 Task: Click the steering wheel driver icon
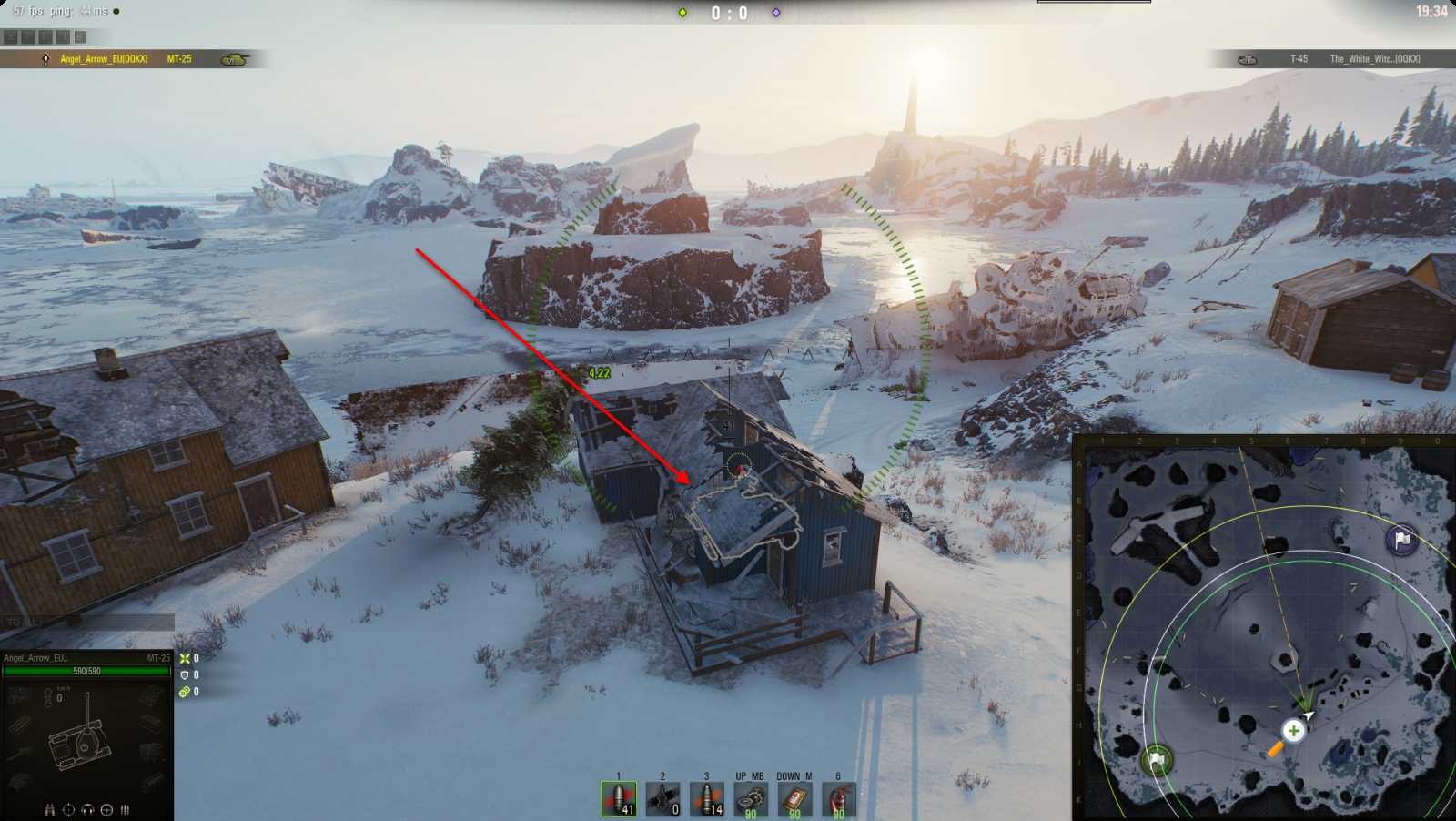pos(106,809)
